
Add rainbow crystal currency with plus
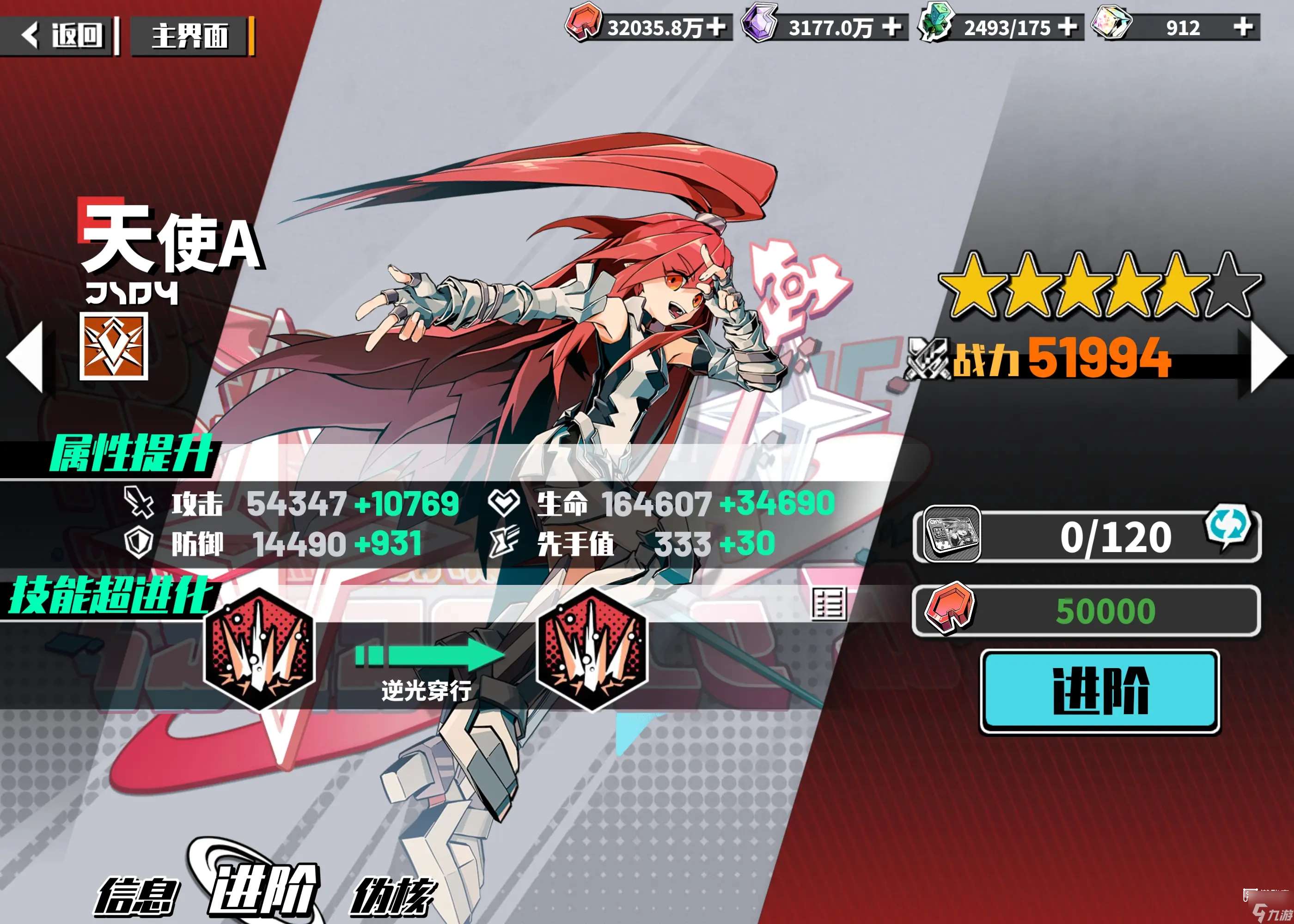point(1244,27)
